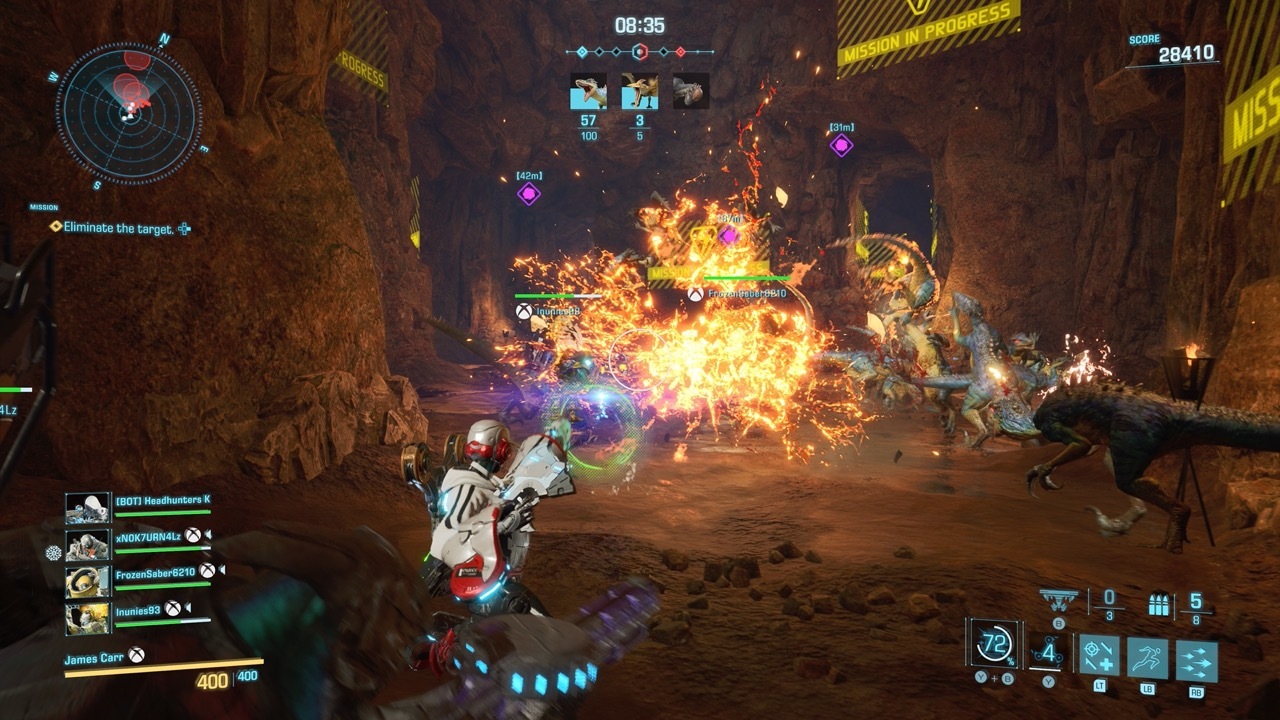Select the bullets ammo icon
This screenshot has height=720, width=1280.
point(1161,604)
